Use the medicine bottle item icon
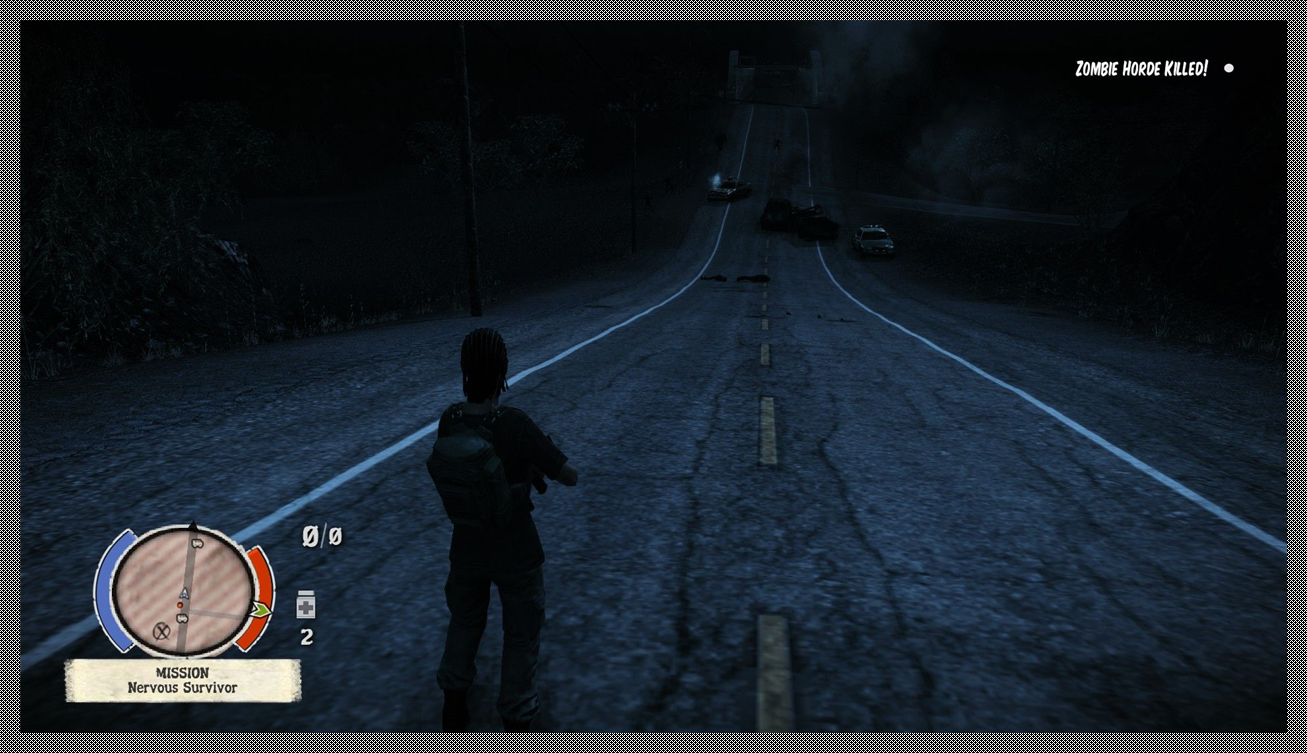Image resolution: width=1307 pixels, height=753 pixels. coord(306,605)
